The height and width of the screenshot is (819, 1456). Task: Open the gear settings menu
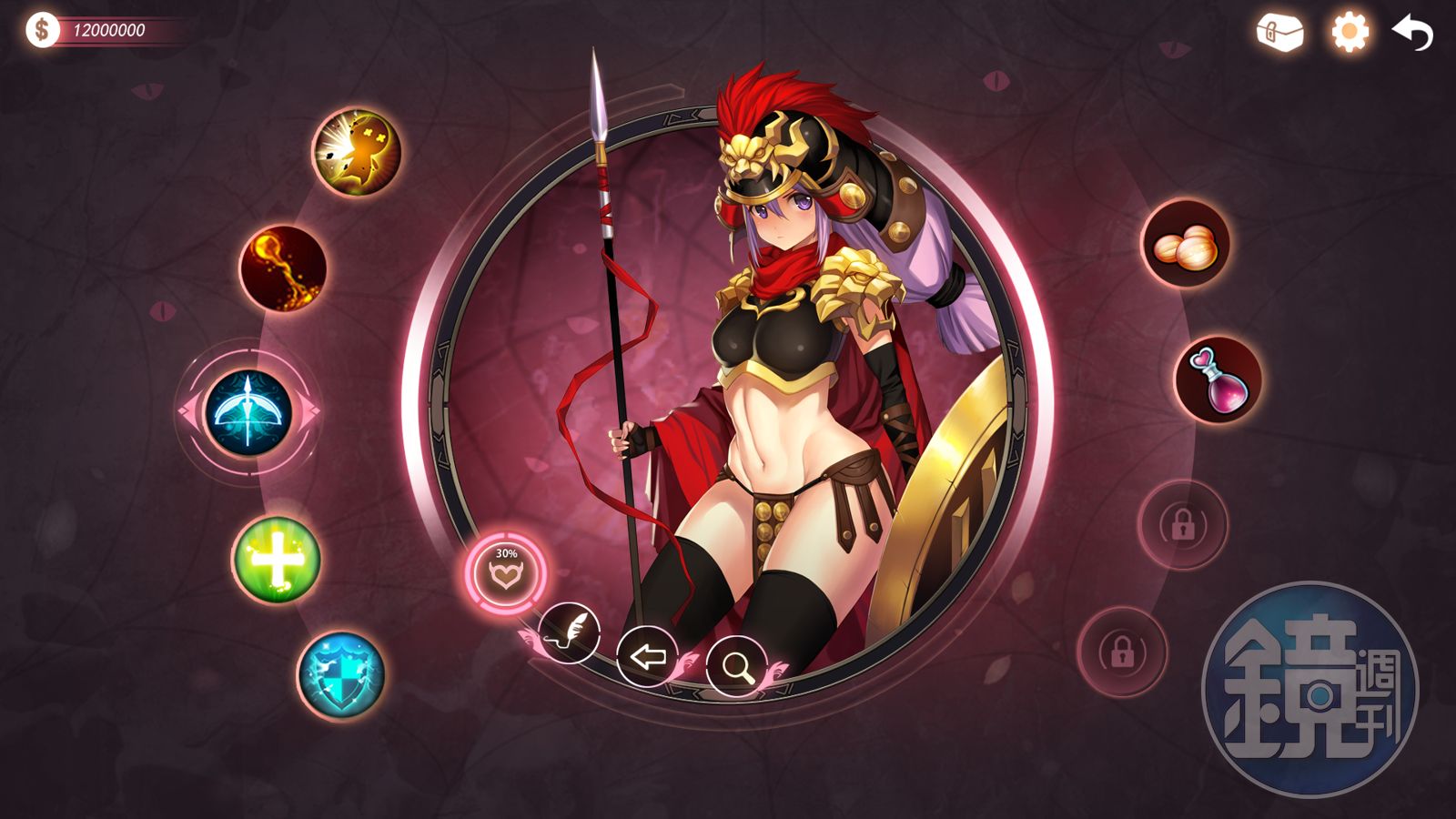click(x=1350, y=33)
